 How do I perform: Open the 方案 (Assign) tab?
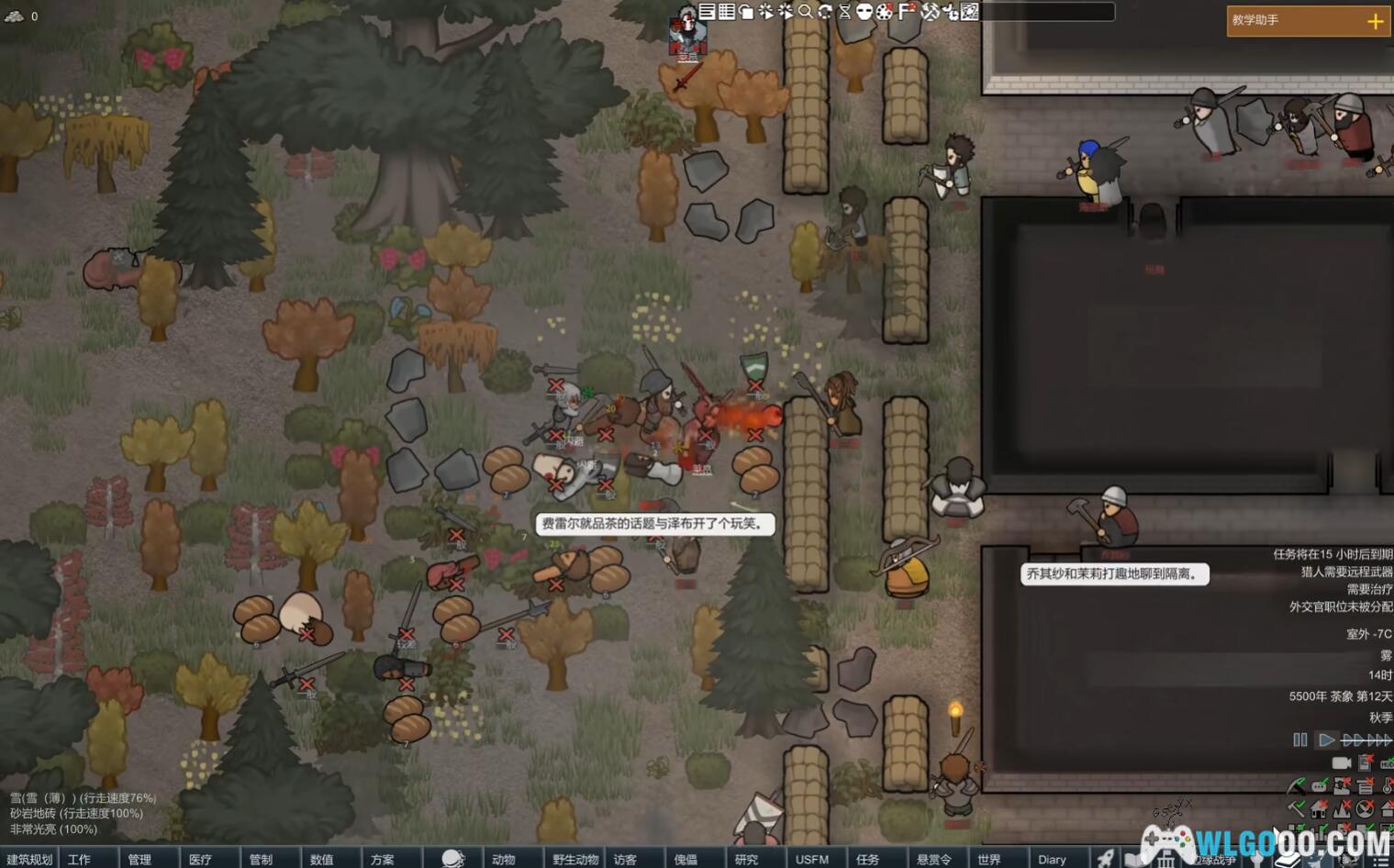(383, 859)
